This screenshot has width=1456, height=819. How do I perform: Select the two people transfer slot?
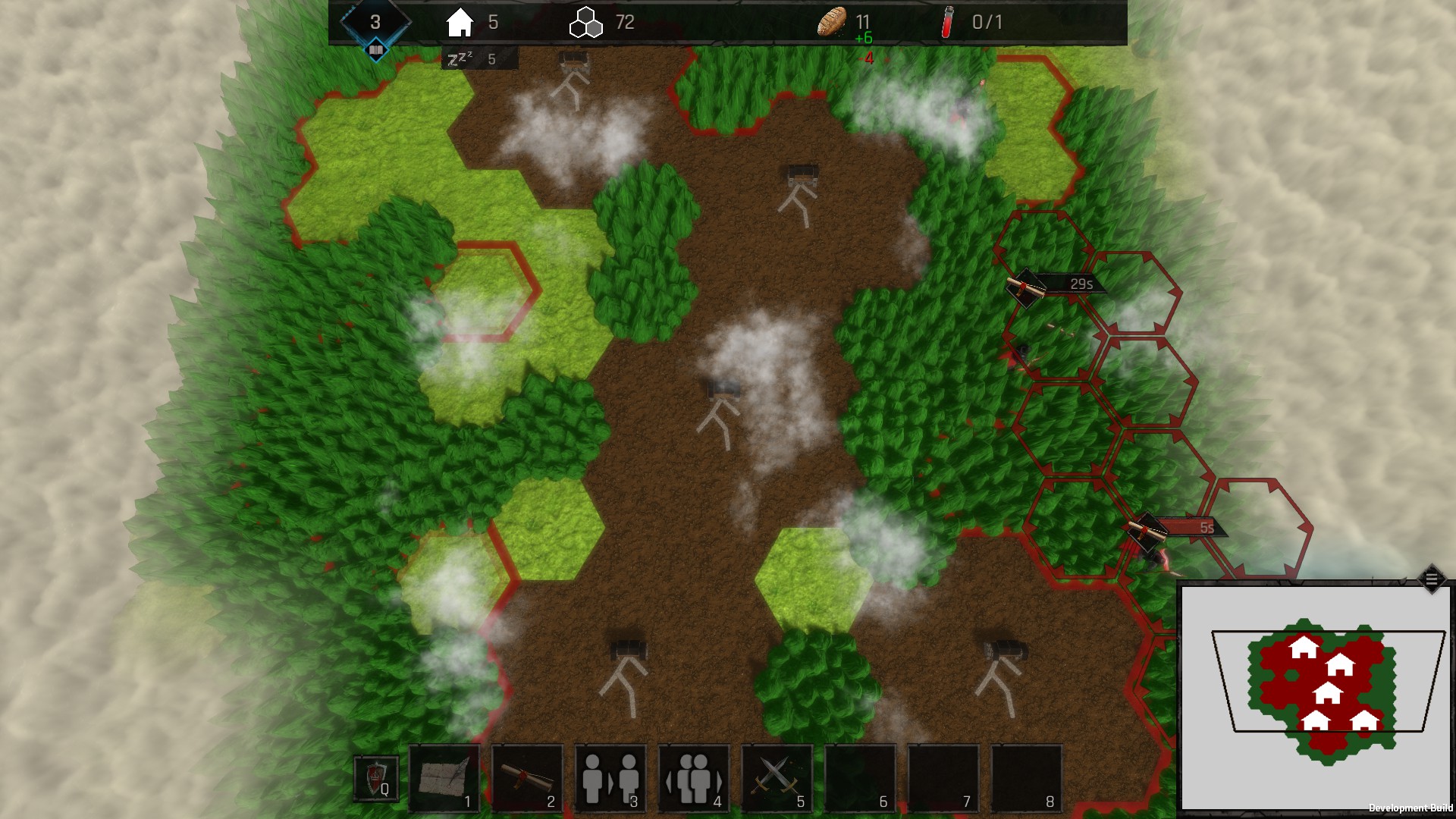click(610, 779)
